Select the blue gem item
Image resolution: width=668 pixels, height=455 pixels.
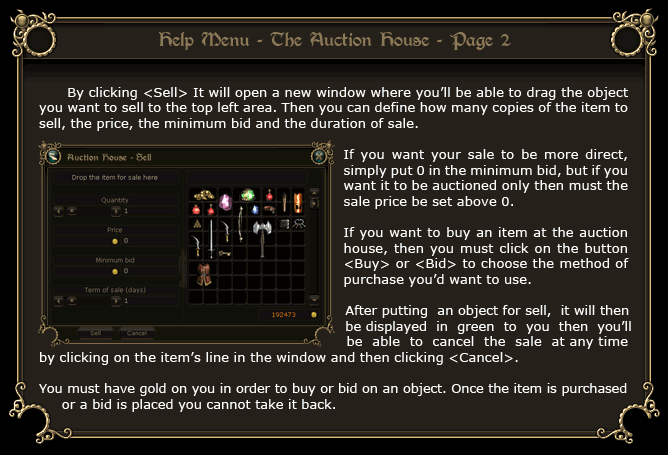point(256,210)
